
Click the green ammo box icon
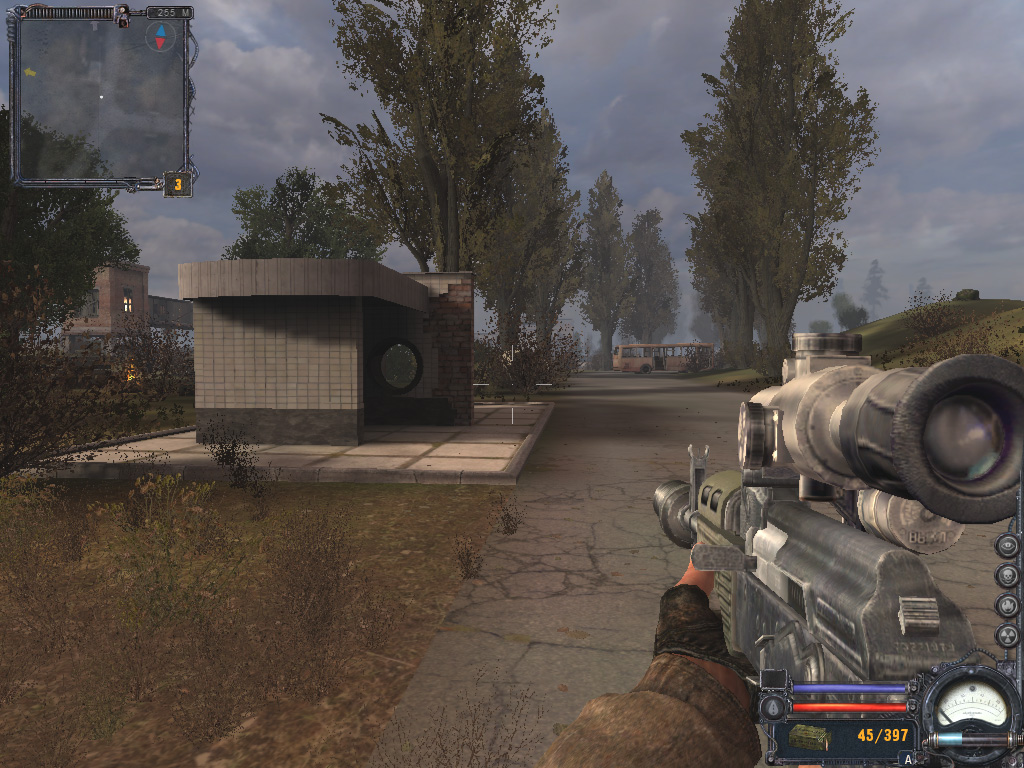tap(809, 737)
